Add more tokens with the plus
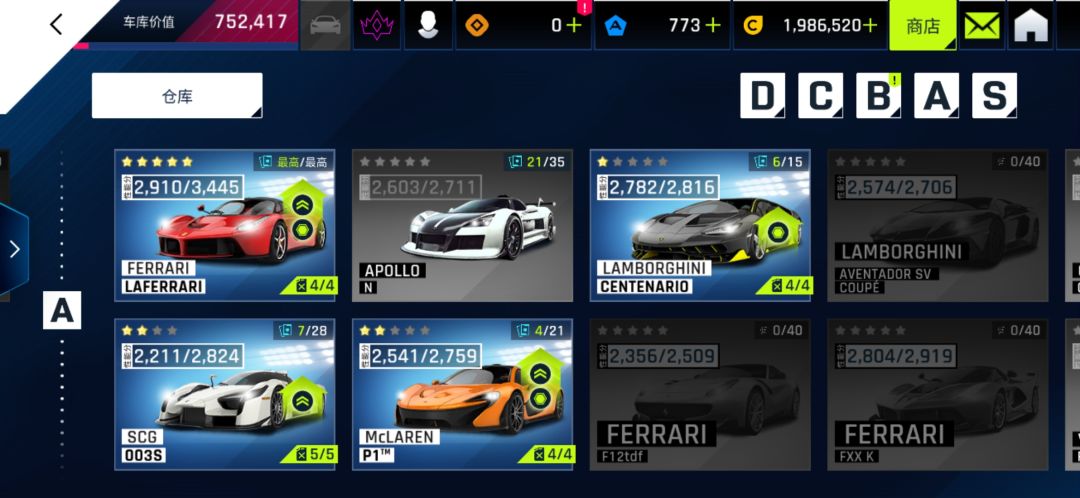The image size is (1080, 498). [573, 26]
